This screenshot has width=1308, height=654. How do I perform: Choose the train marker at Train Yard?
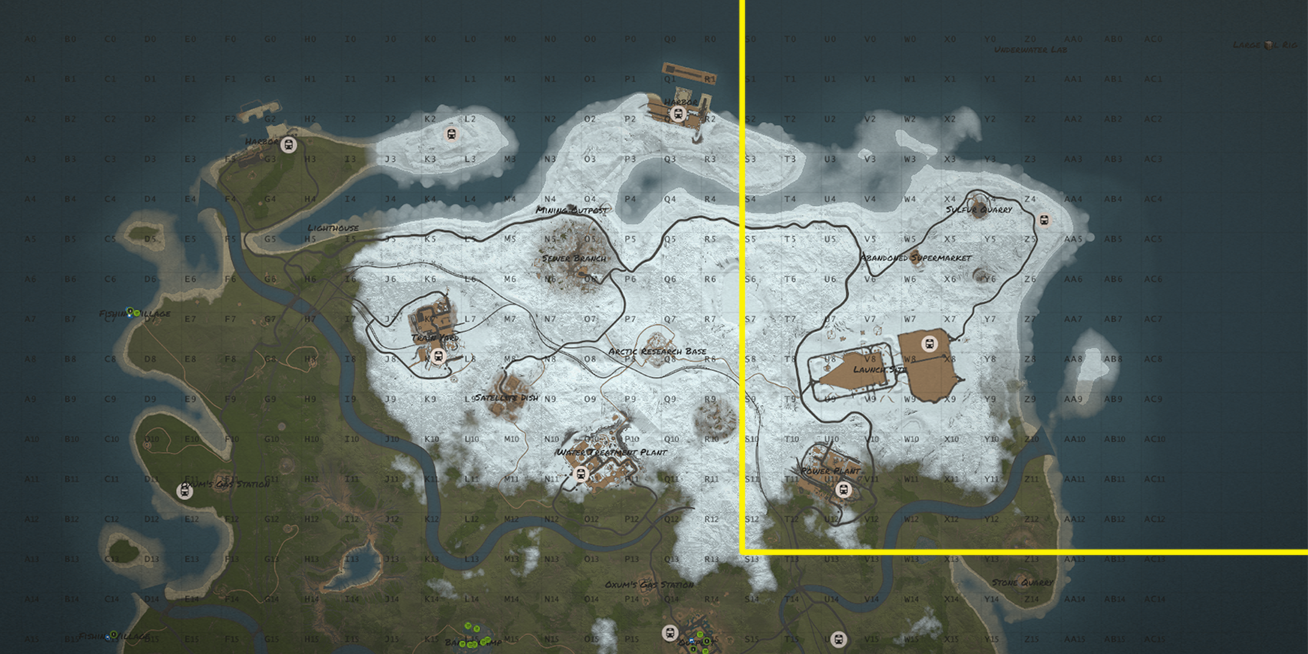point(437,355)
